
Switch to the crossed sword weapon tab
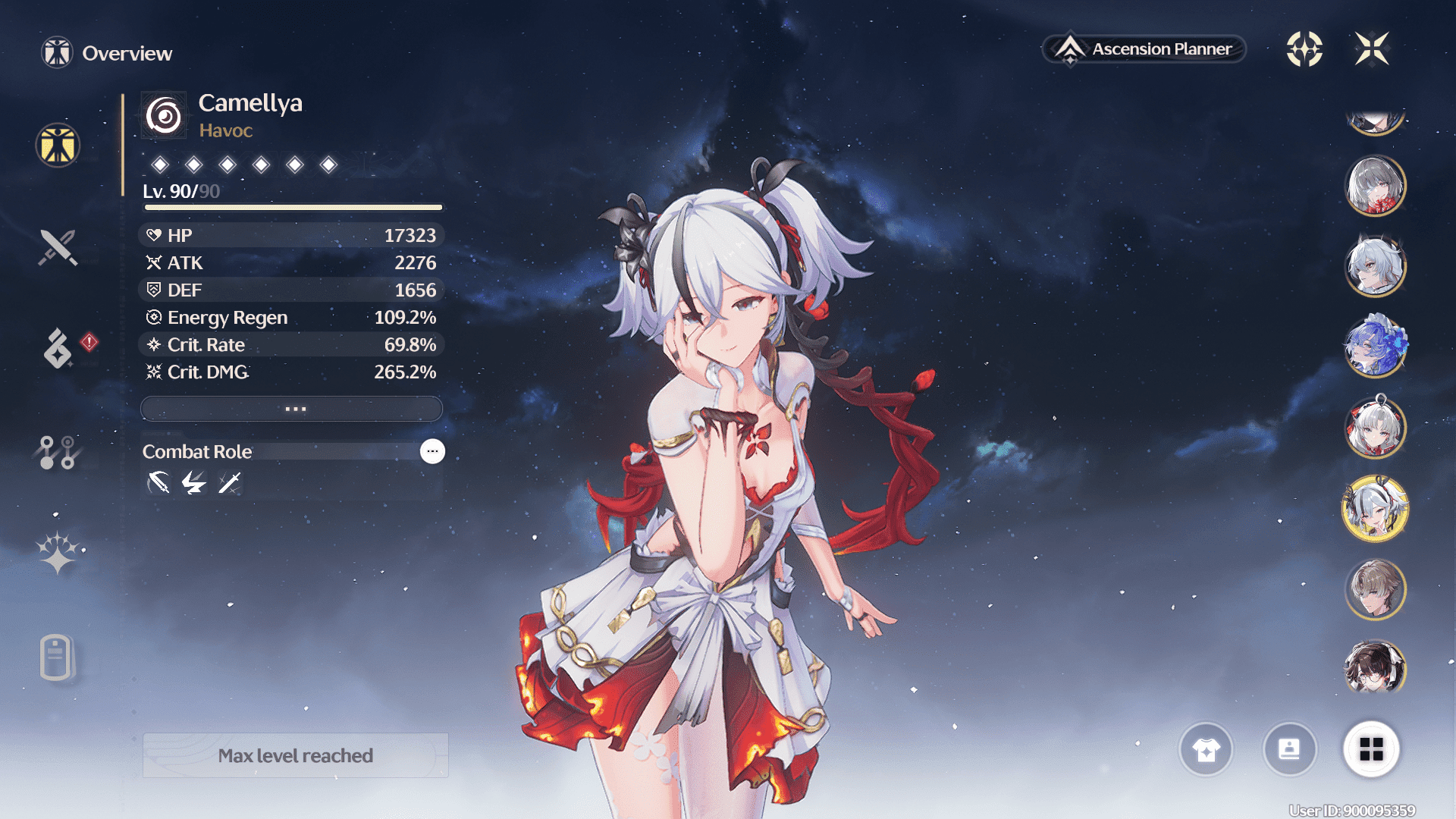[x=58, y=247]
